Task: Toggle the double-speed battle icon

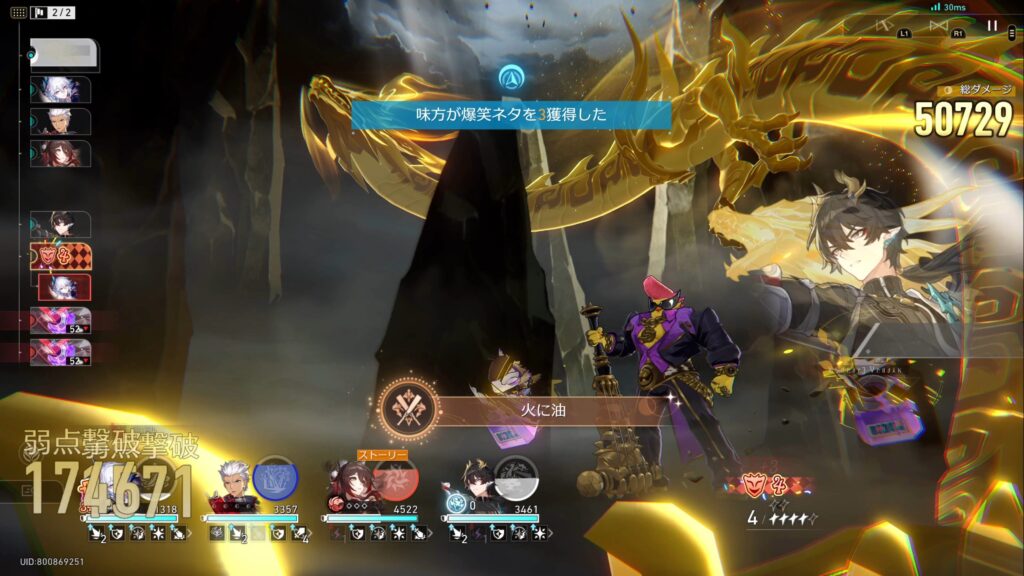Action: 938,26
